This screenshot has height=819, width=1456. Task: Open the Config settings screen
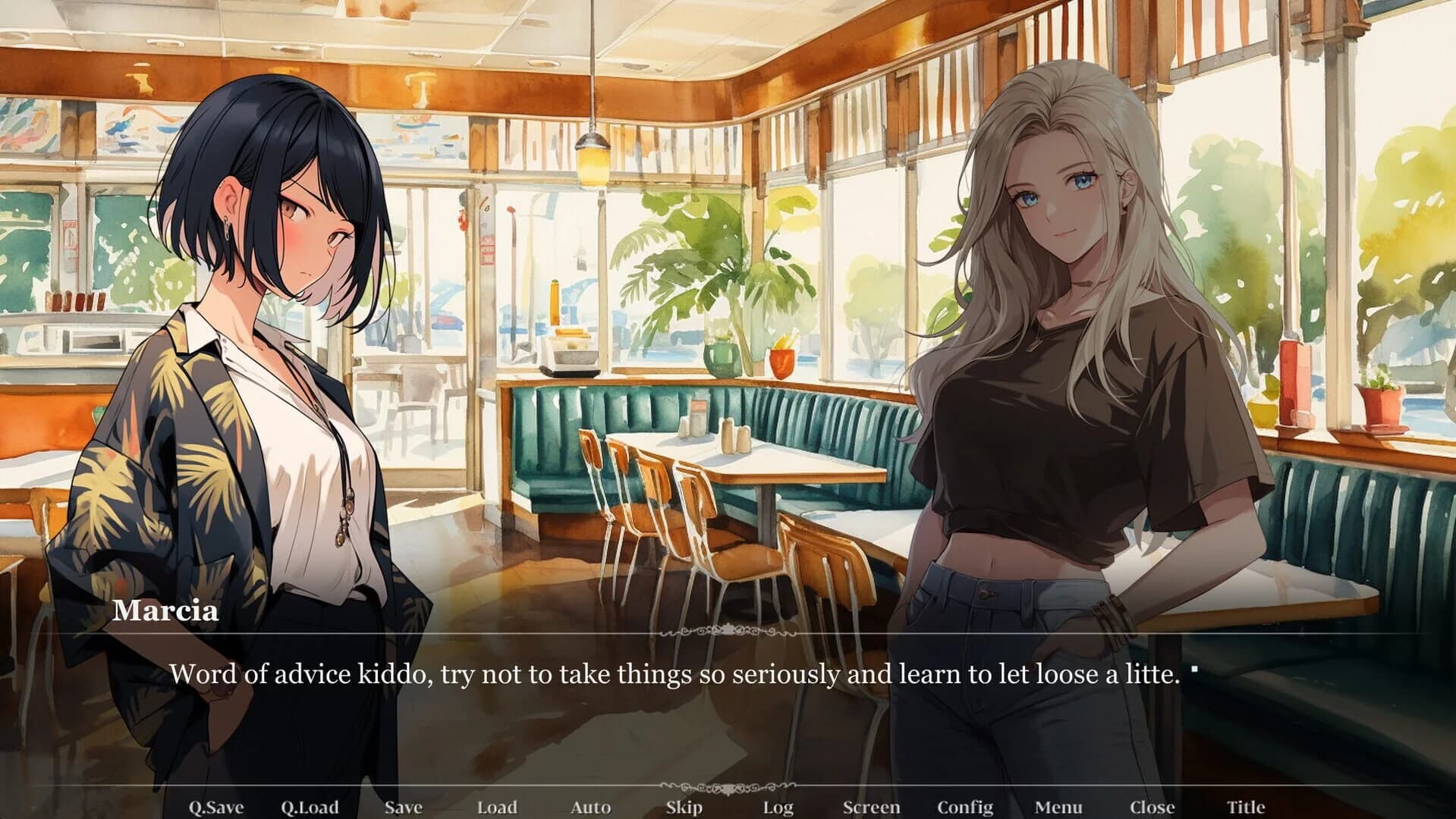[965, 807]
